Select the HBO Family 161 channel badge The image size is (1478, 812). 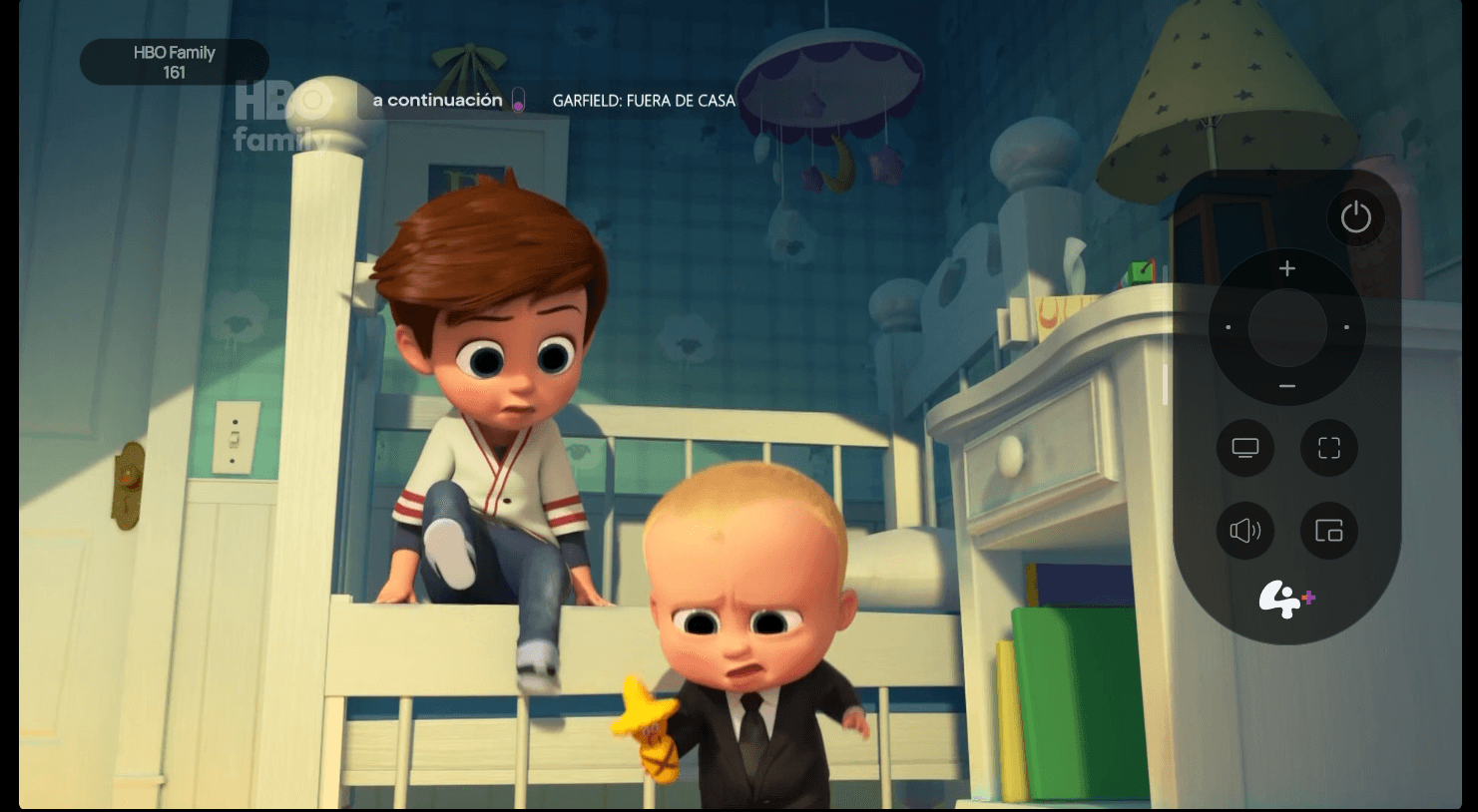click(x=175, y=62)
